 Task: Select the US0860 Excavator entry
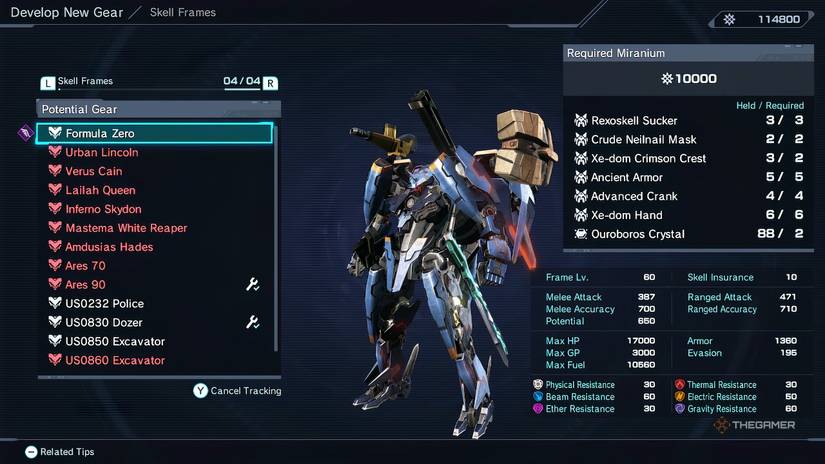[x=115, y=361]
